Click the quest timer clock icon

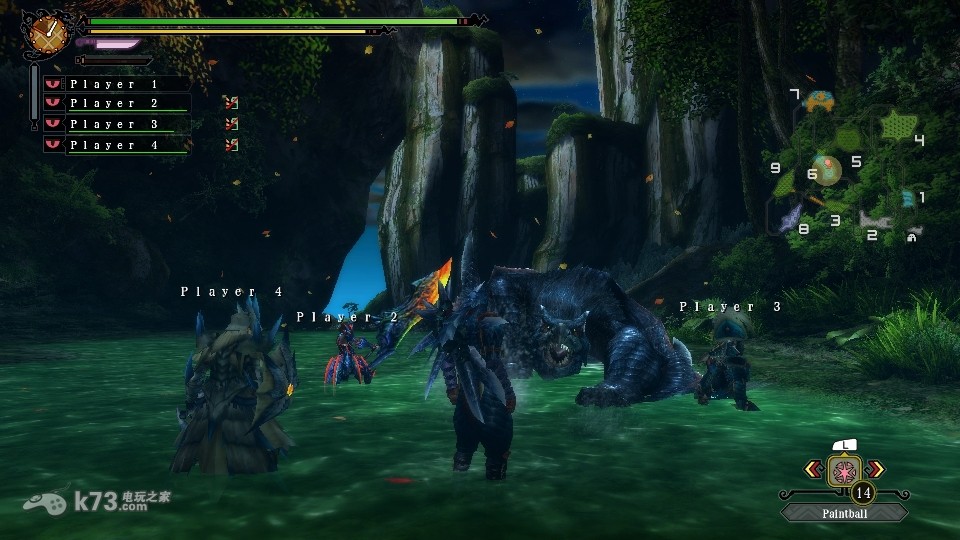point(46,33)
